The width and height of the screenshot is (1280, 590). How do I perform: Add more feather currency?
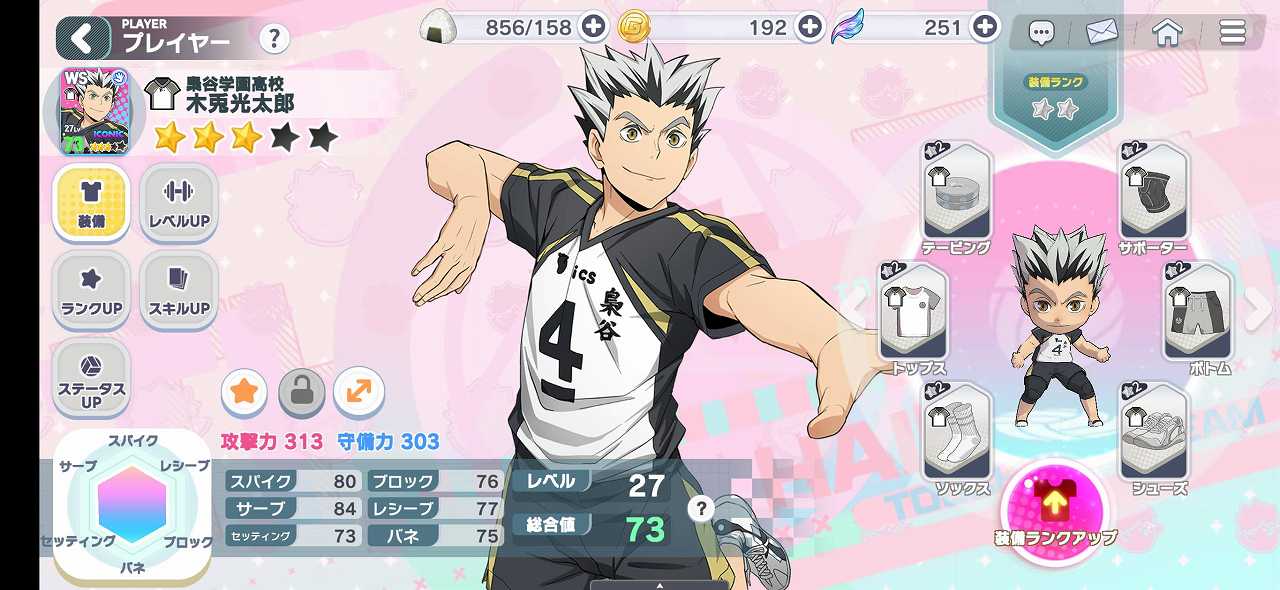click(x=985, y=27)
